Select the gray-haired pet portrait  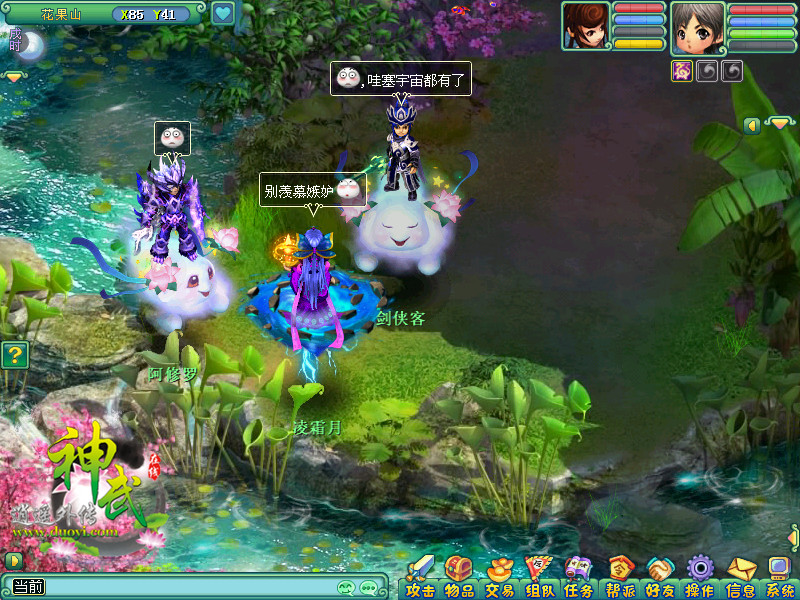pos(697,27)
